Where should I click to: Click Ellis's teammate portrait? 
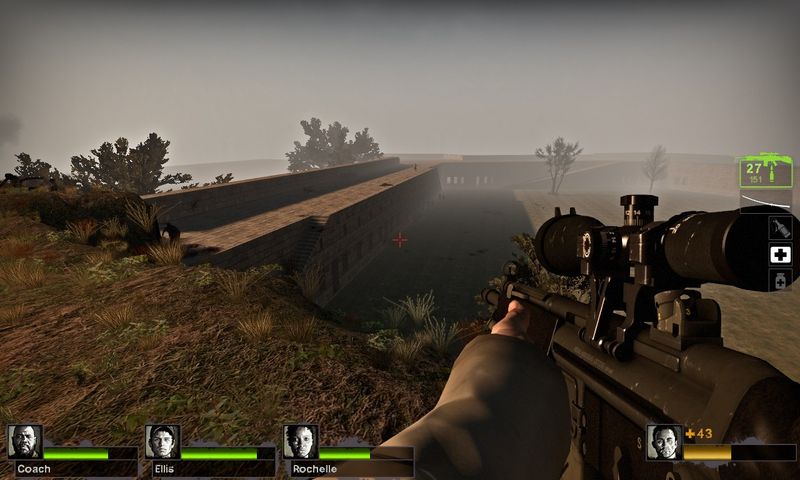(x=162, y=441)
